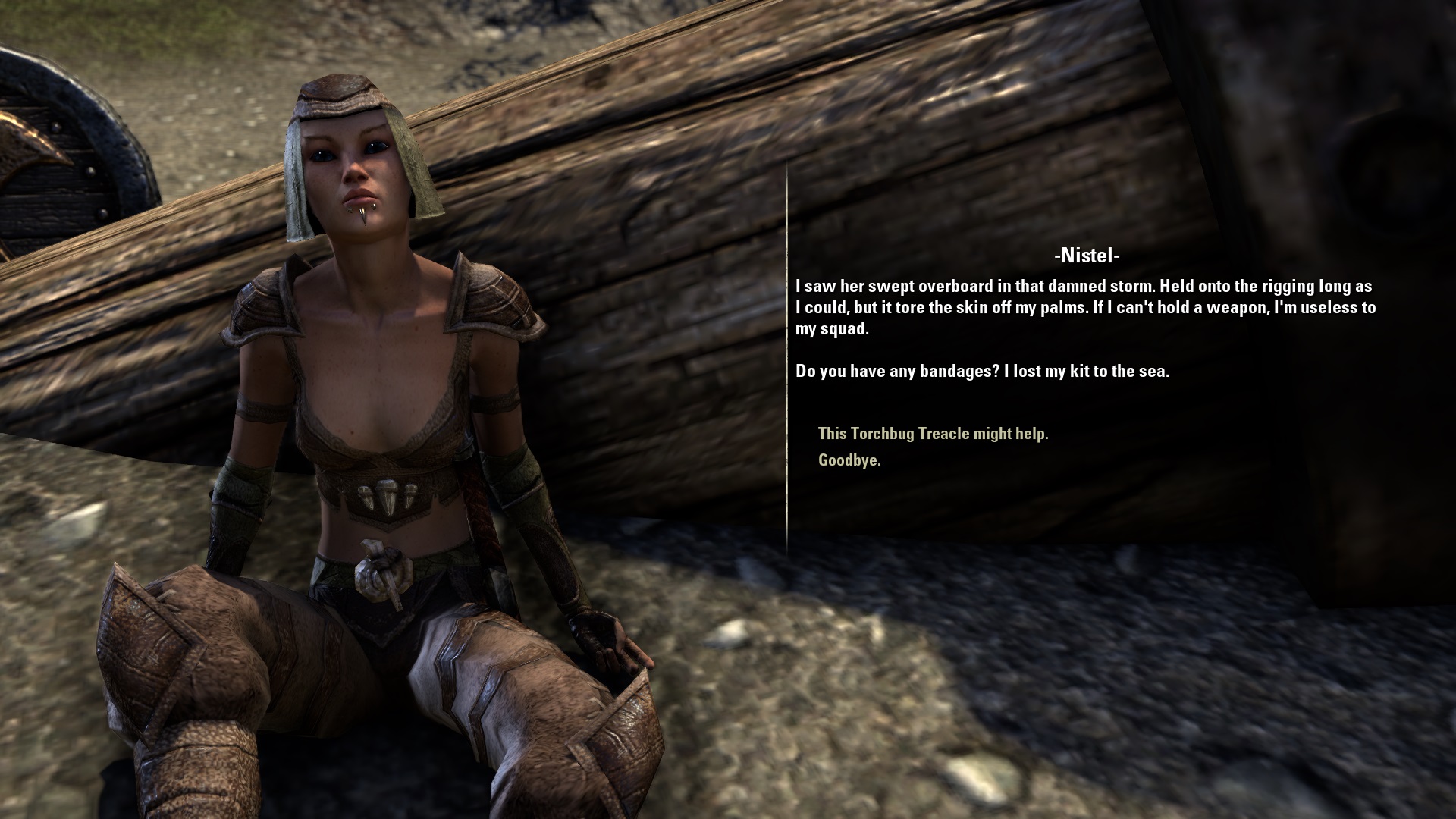The width and height of the screenshot is (1456, 819).
Task: Select the Goodbye dialogue option
Action: point(849,460)
